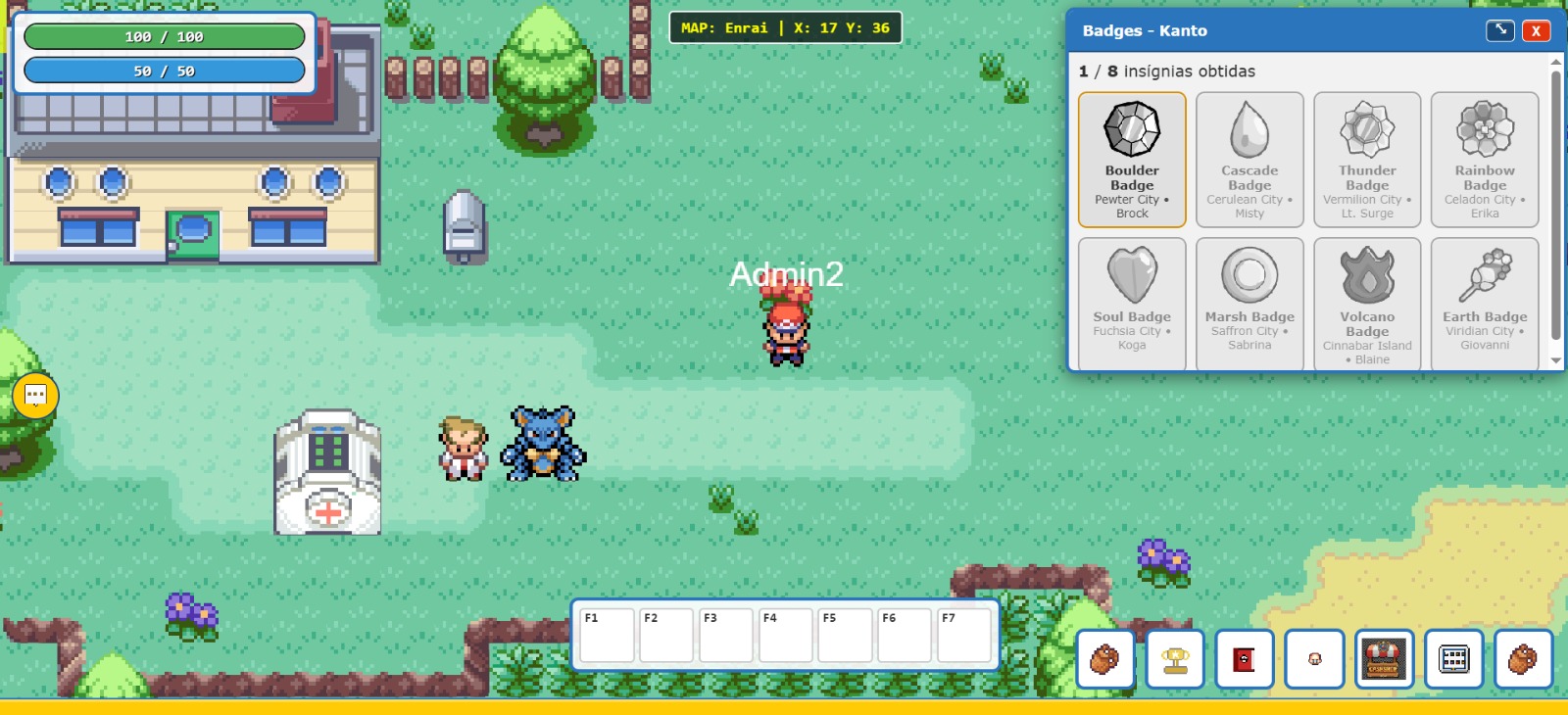Expand the Badges window to fullscreen

(x=1499, y=30)
